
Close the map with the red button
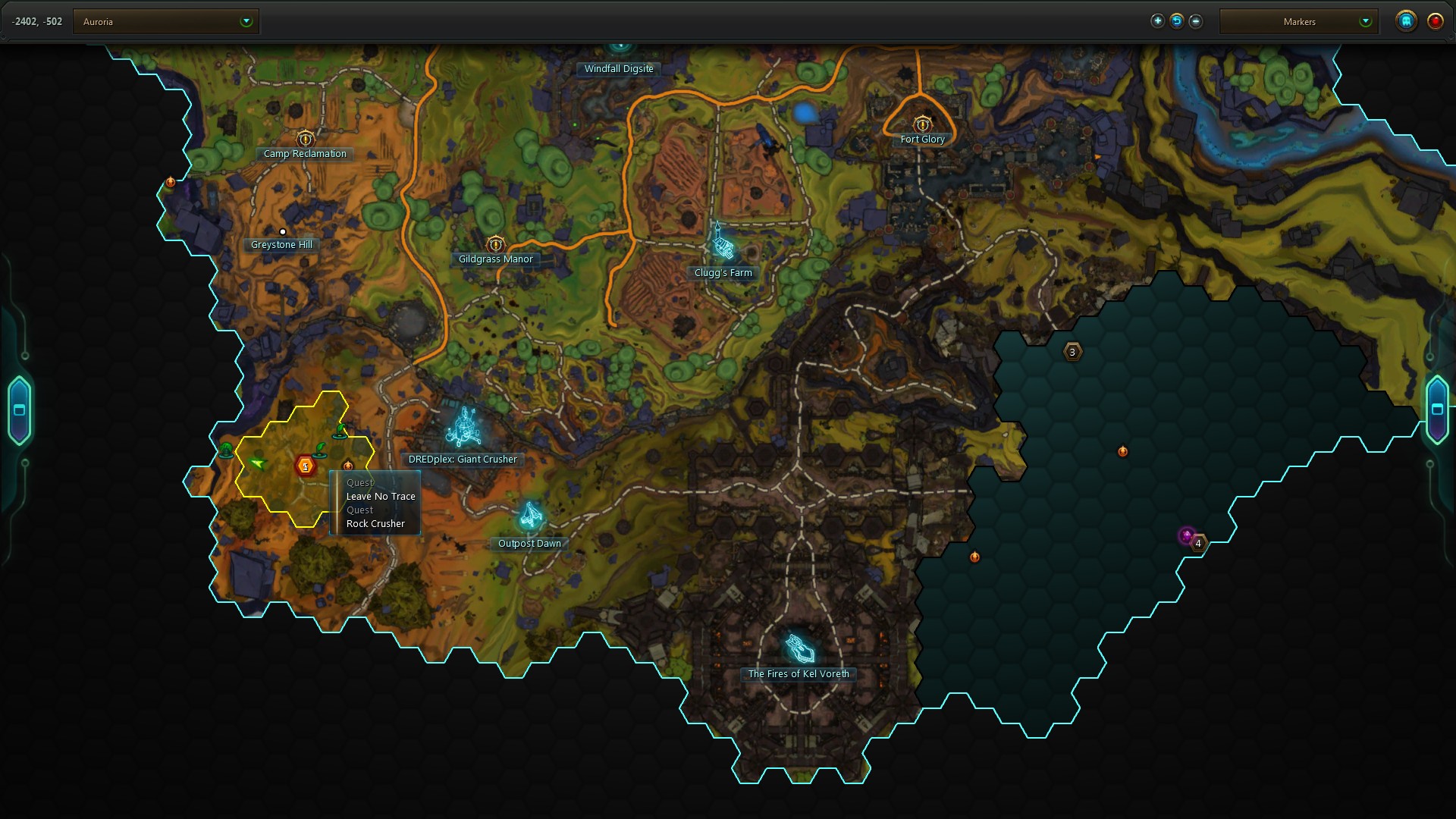click(1435, 21)
